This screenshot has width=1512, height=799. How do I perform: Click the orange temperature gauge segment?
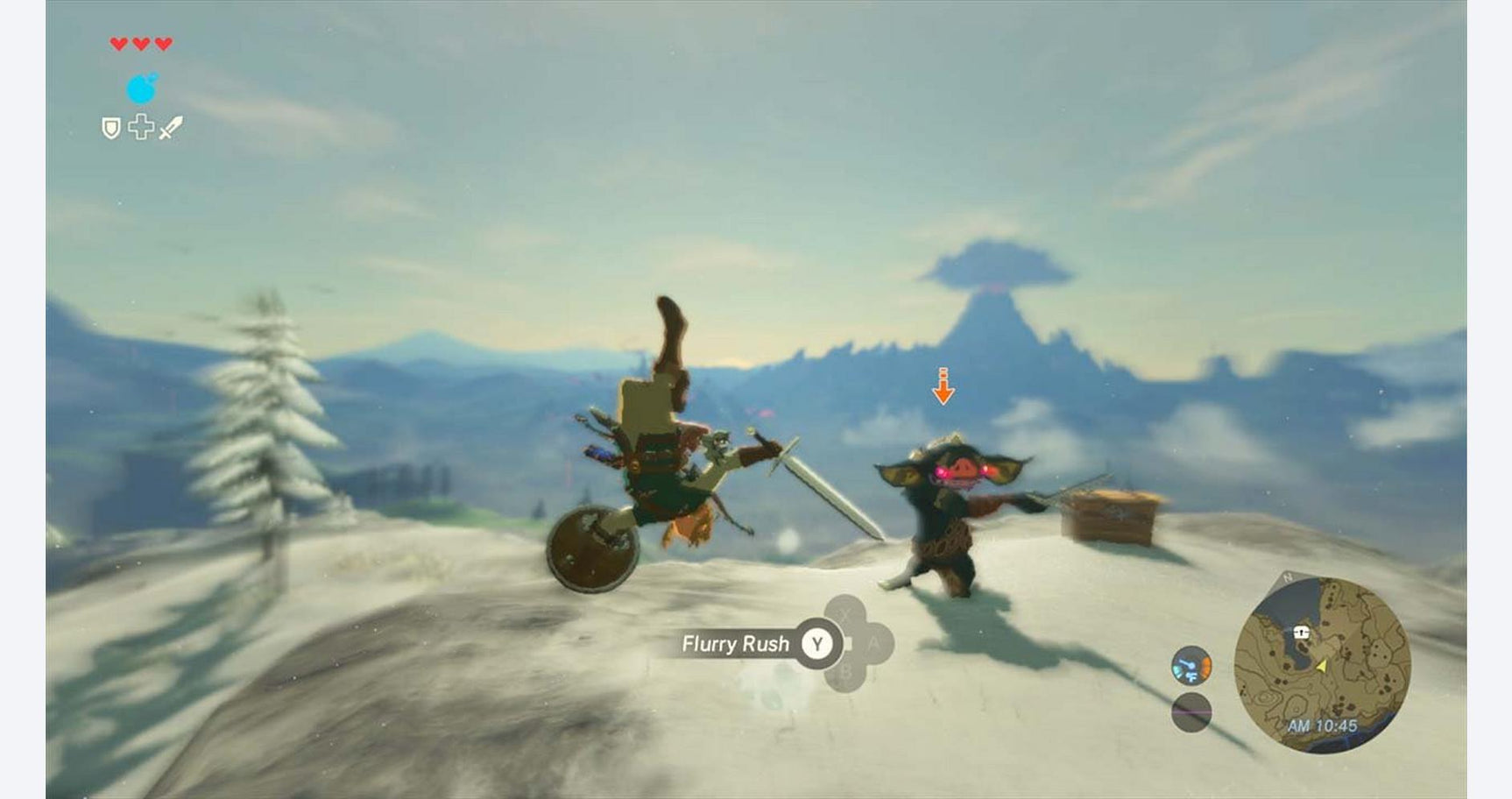pos(1205,666)
